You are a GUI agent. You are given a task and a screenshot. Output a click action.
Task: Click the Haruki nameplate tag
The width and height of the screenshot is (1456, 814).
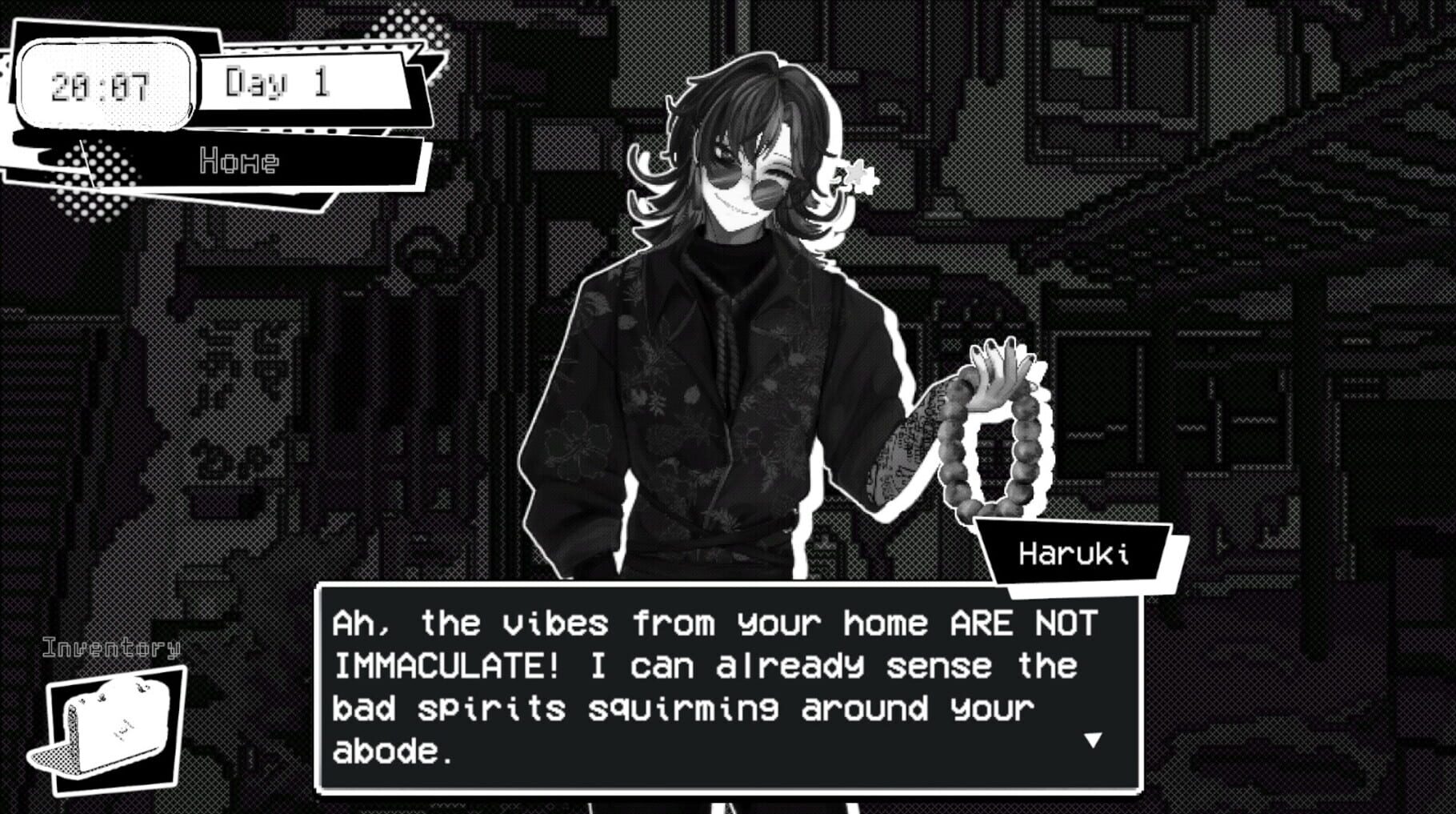[x=1076, y=551]
